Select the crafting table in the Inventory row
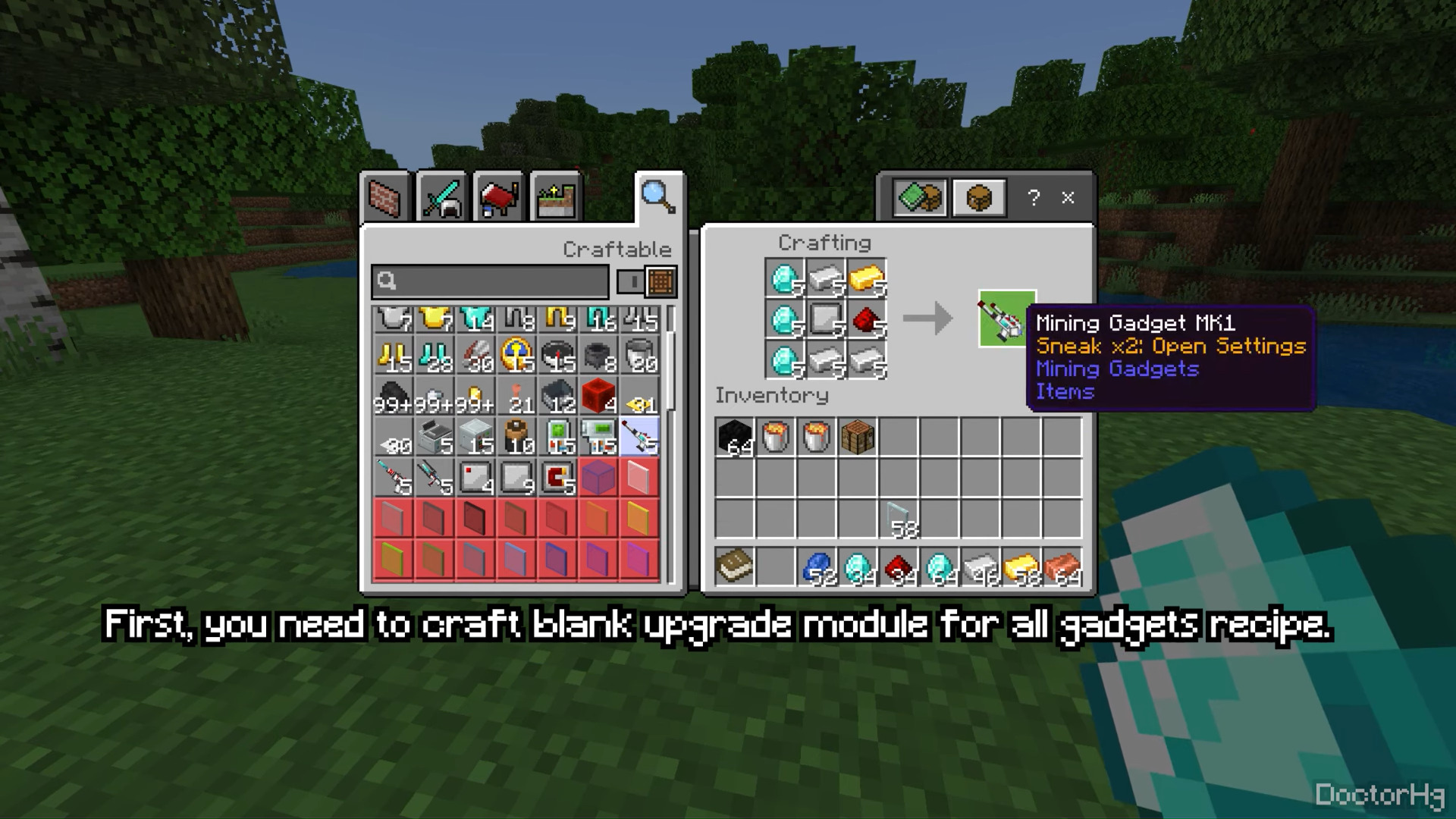The image size is (1456, 819). (x=857, y=438)
